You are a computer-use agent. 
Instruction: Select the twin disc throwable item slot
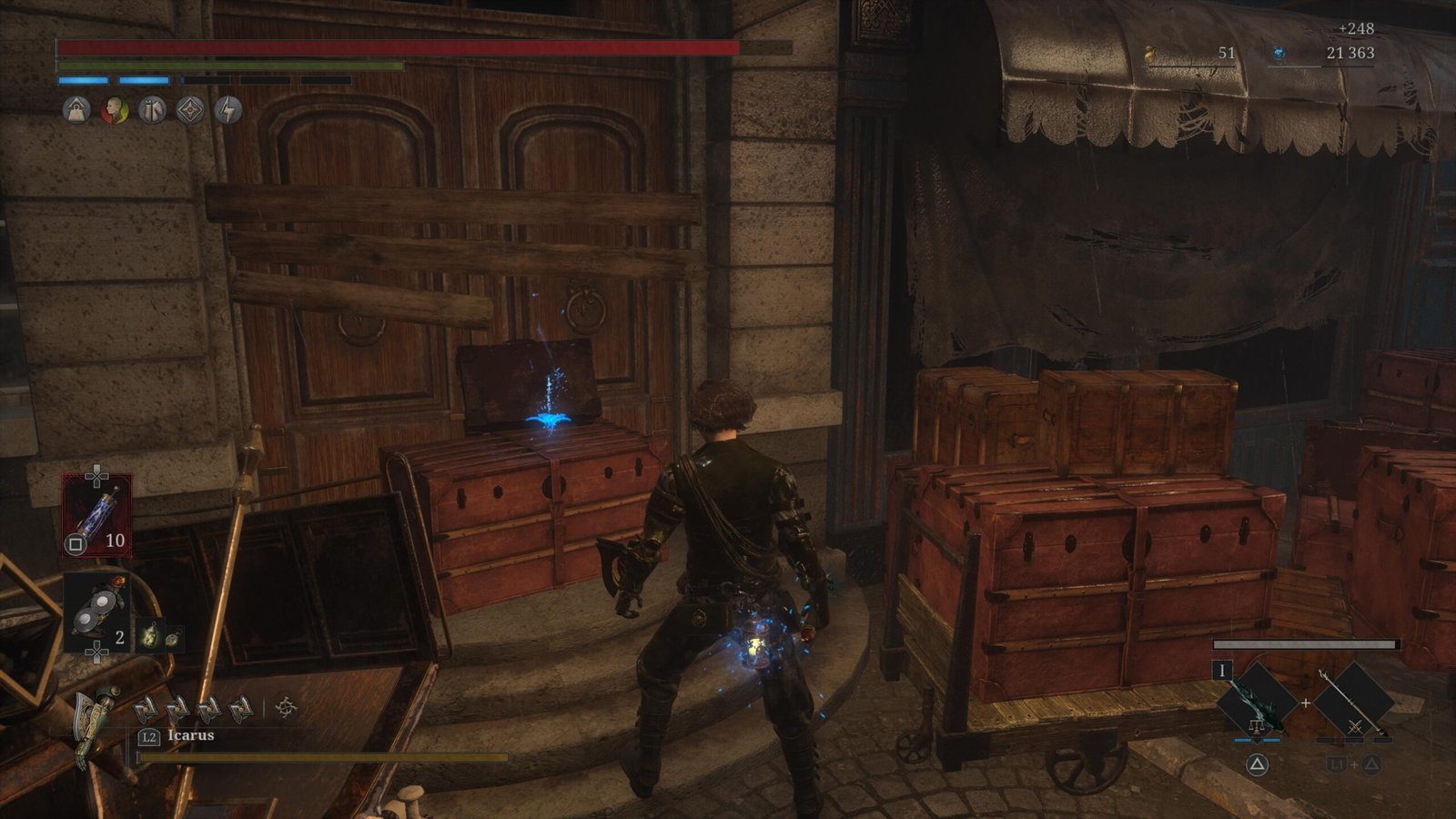click(96, 613)
